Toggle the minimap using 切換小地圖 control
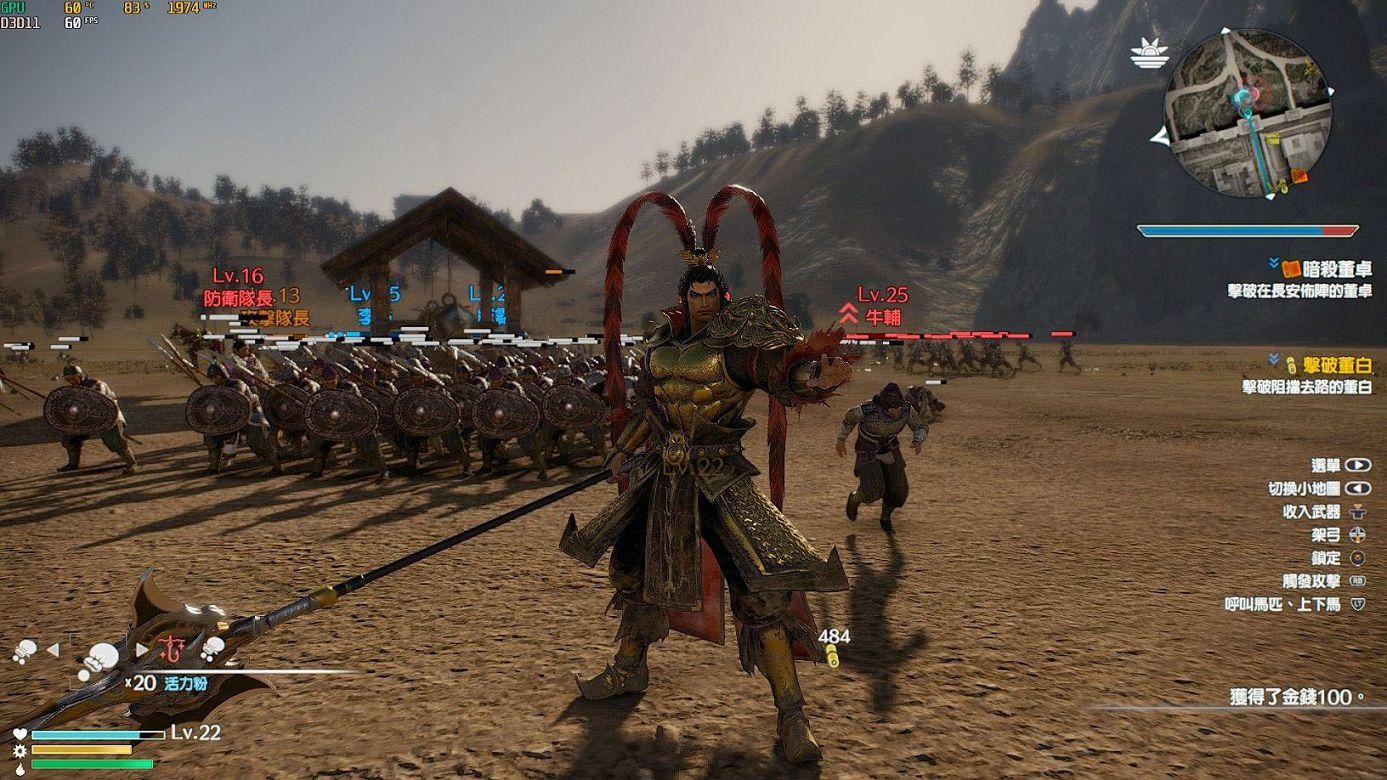This screenshot has width=1387, height=780. (x=1357, y=489)
